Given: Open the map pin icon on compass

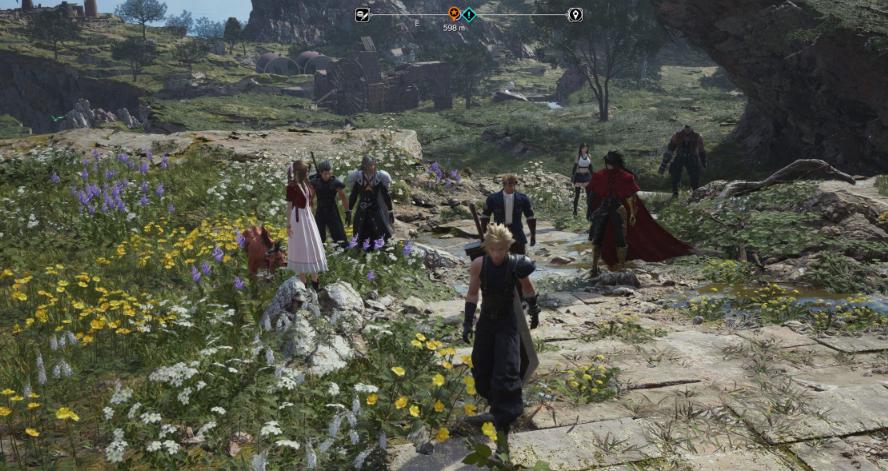Looking at the screenshot, I should pos(575,14).
